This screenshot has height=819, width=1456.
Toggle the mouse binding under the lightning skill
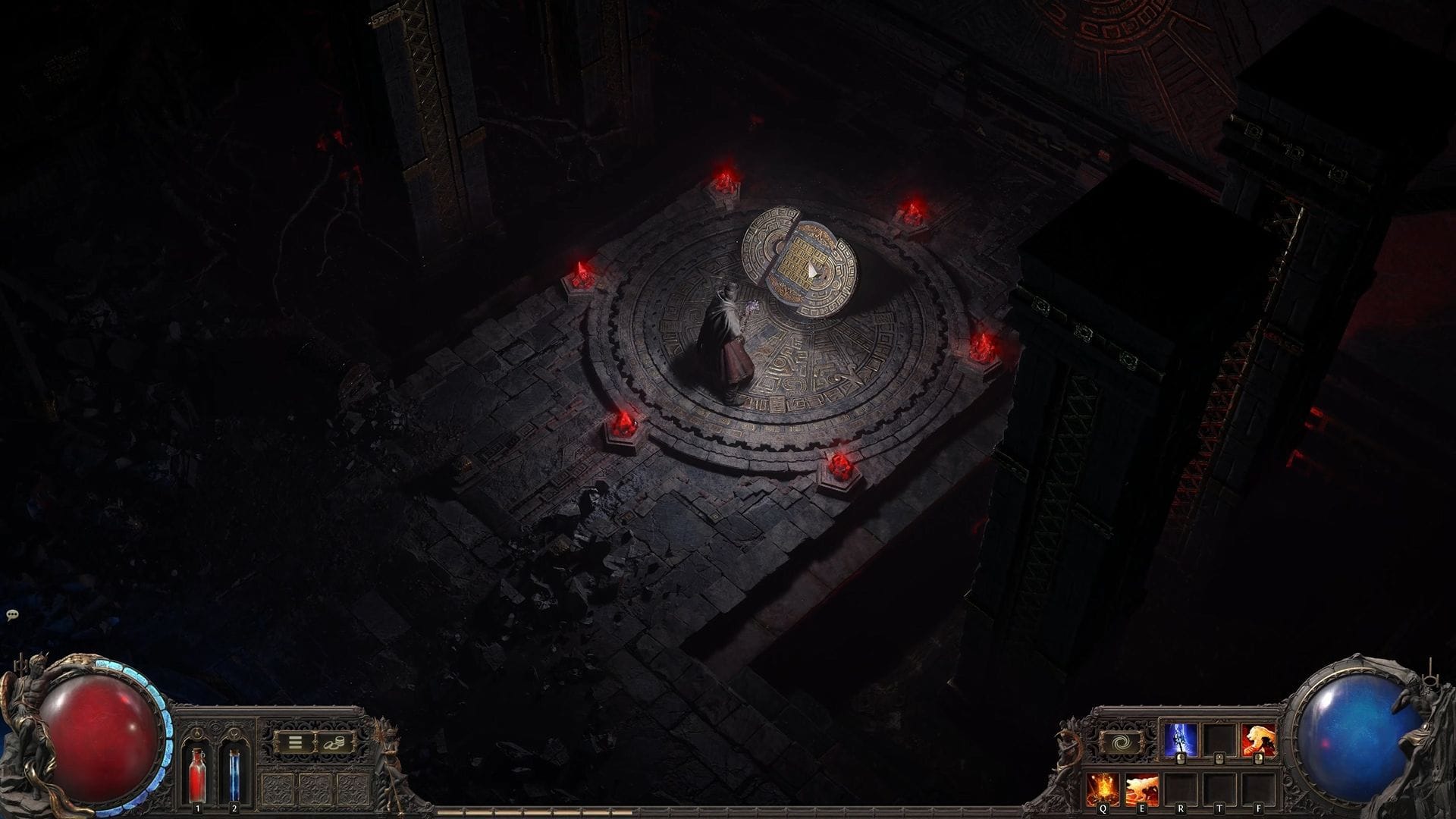(1181, 759)
